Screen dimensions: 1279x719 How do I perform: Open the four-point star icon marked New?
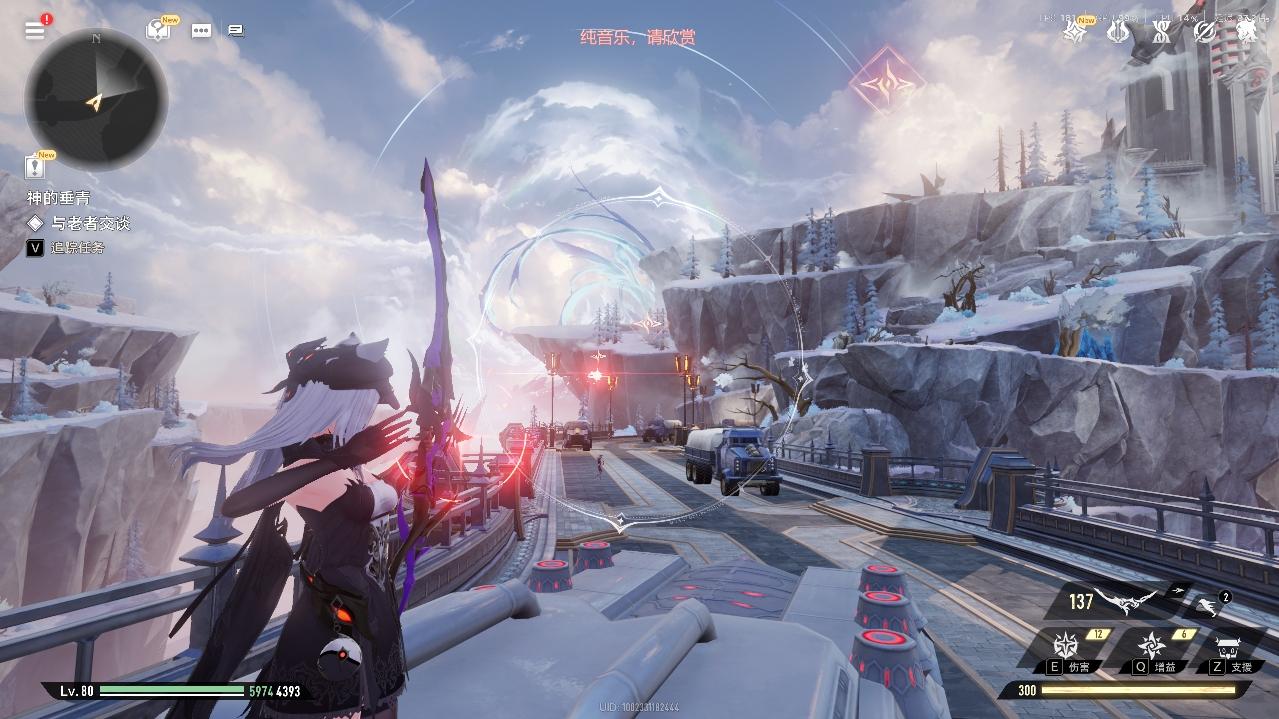[x=1075, y=32]
